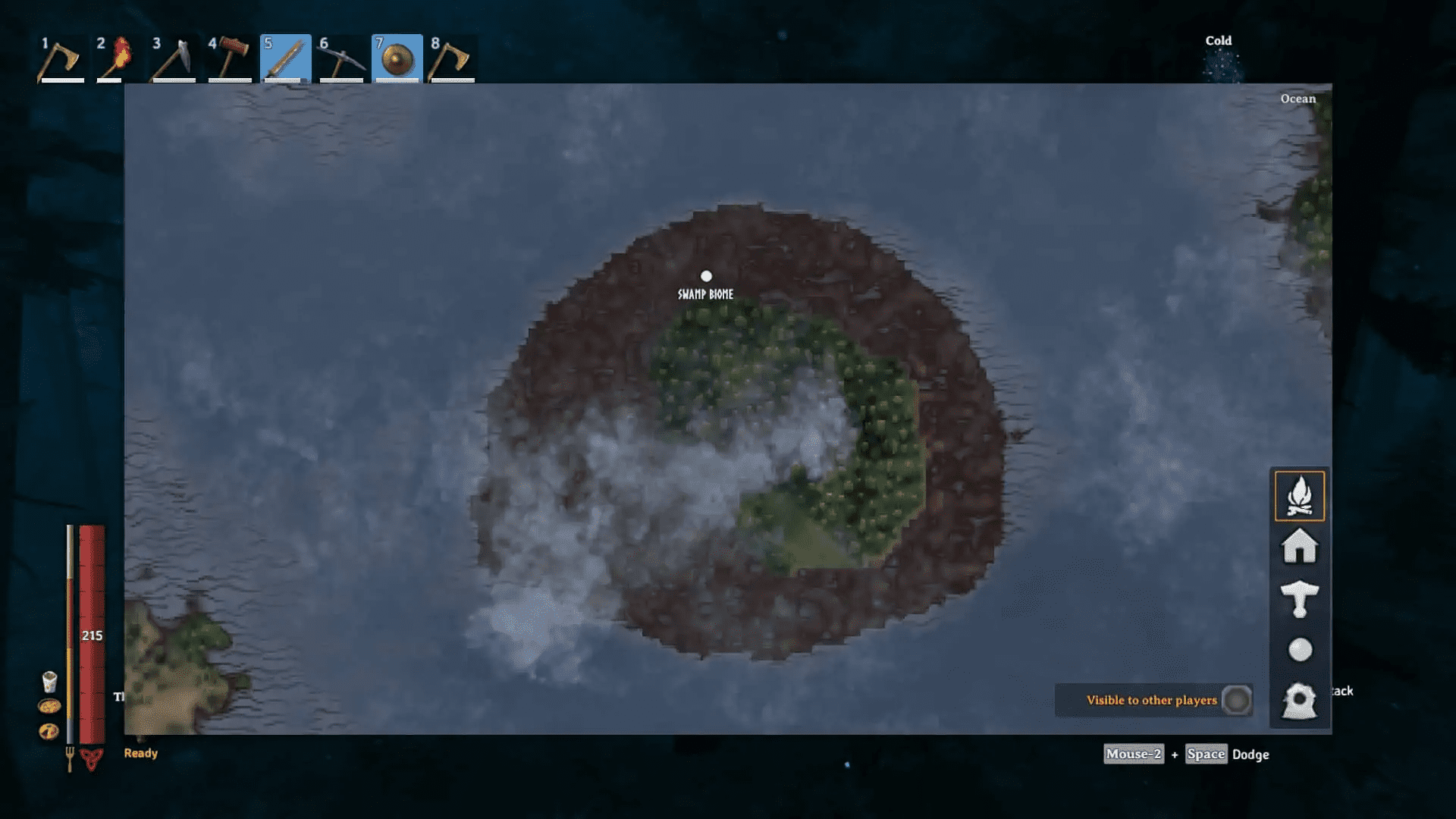Pick the hammer map marker icon
This screenshot has height=819, width=1456.
pos(1299,598)
